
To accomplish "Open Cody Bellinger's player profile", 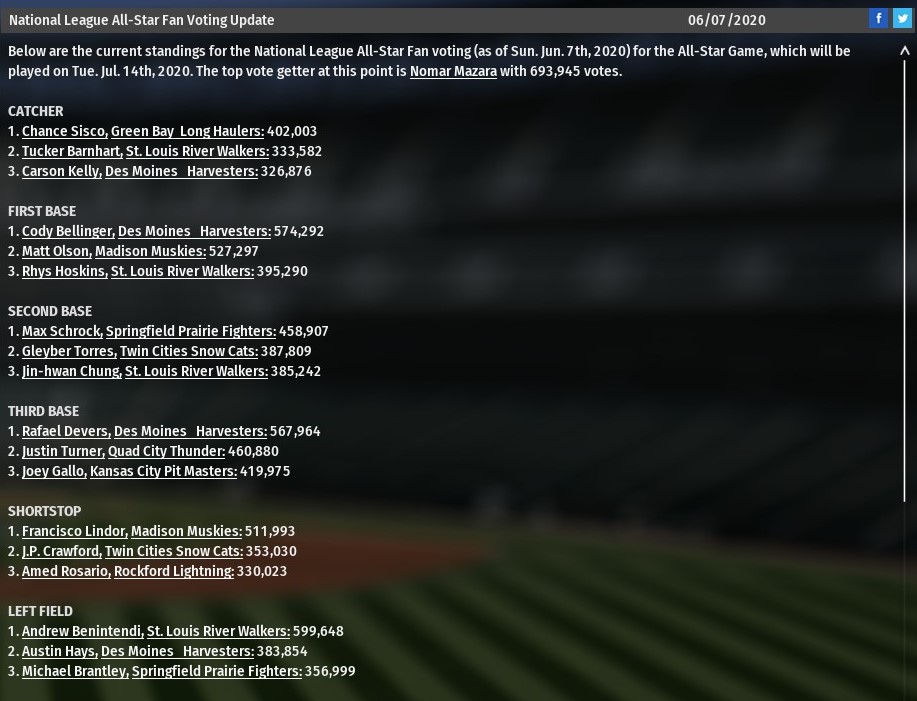I will coord(67,231).
